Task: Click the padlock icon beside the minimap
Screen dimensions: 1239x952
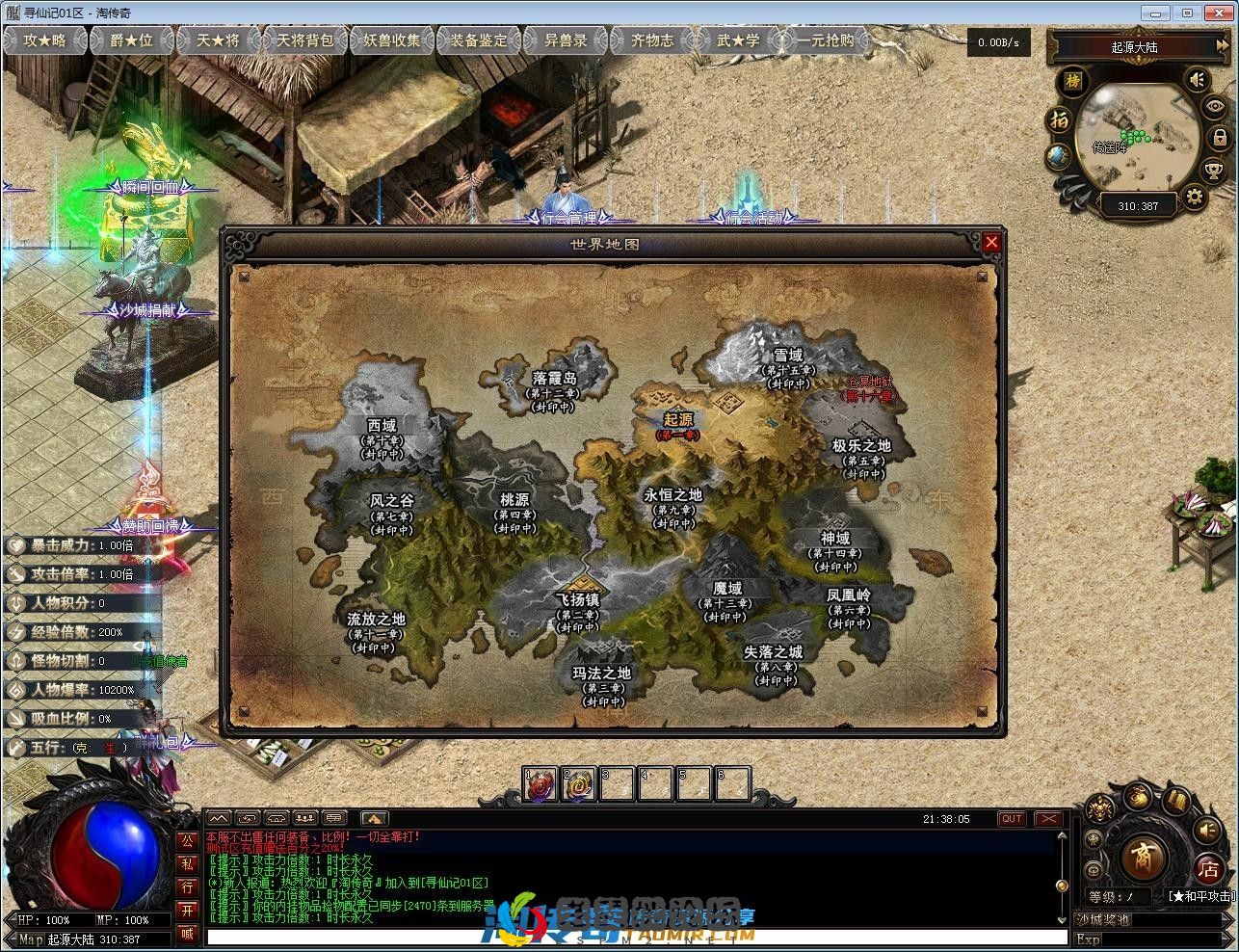Action: click(1220, 138)
